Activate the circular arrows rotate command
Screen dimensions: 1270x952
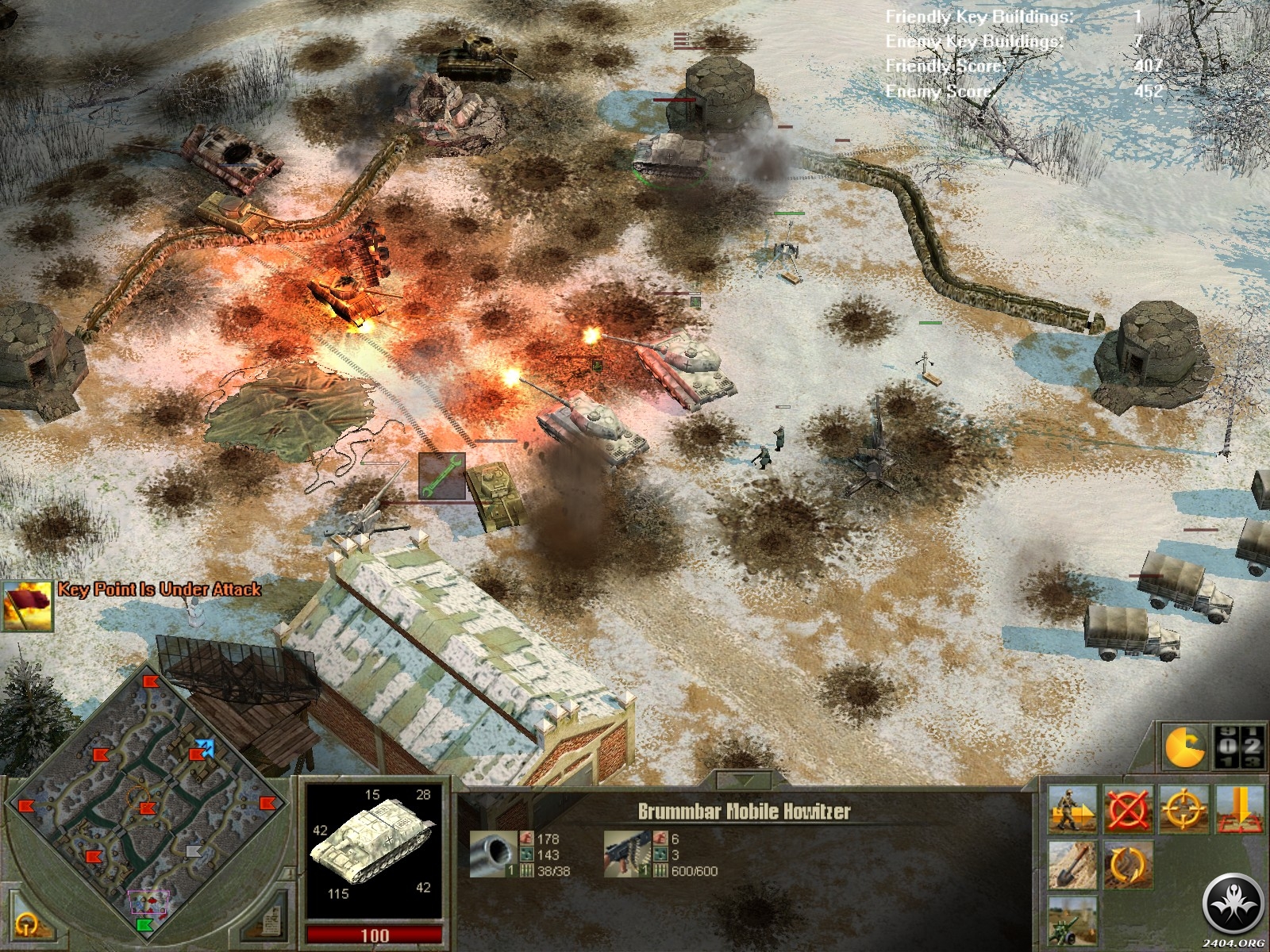click(1129, 864)
